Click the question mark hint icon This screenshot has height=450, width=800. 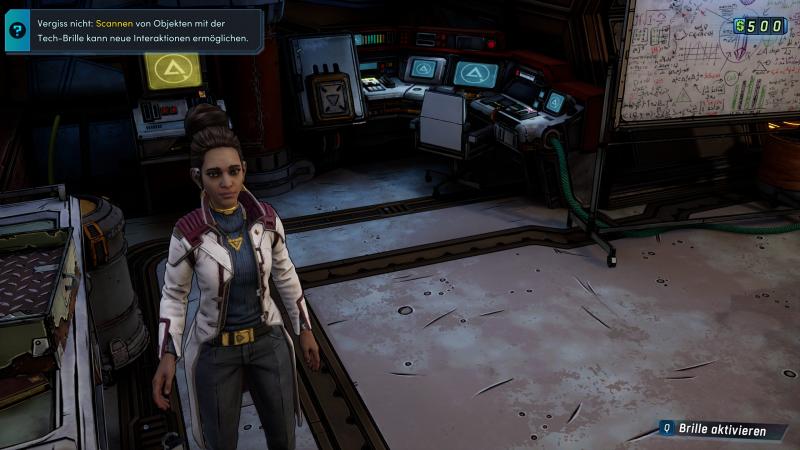[17, 30]
